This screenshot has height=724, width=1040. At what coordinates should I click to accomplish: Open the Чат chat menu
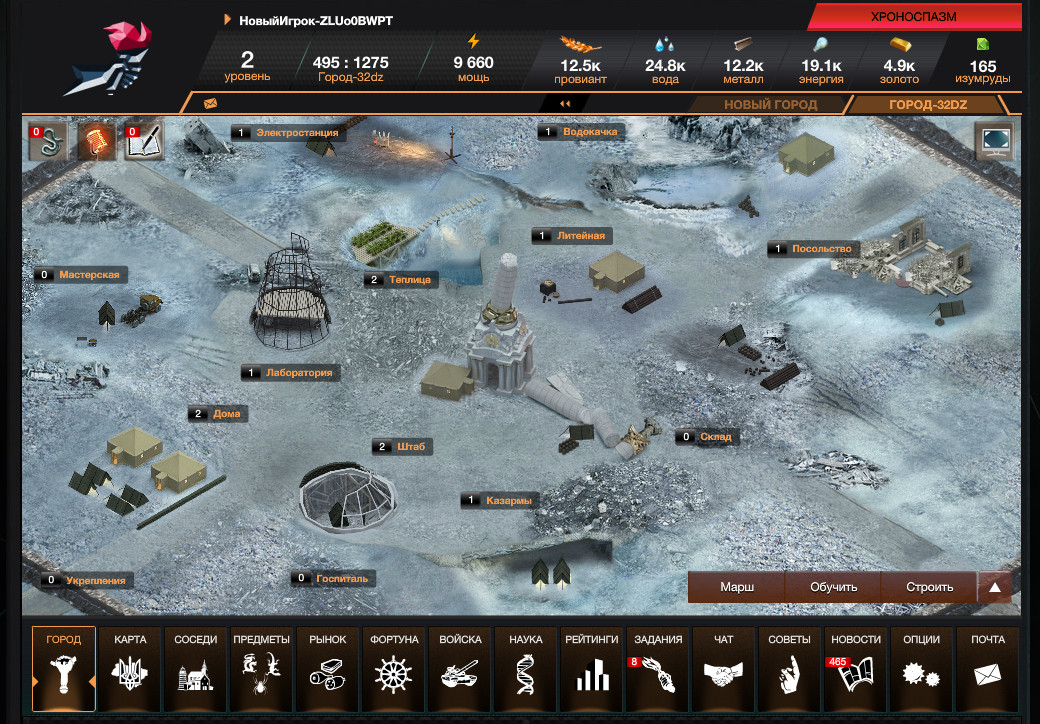pyautogui.click(x=724, y=661)
